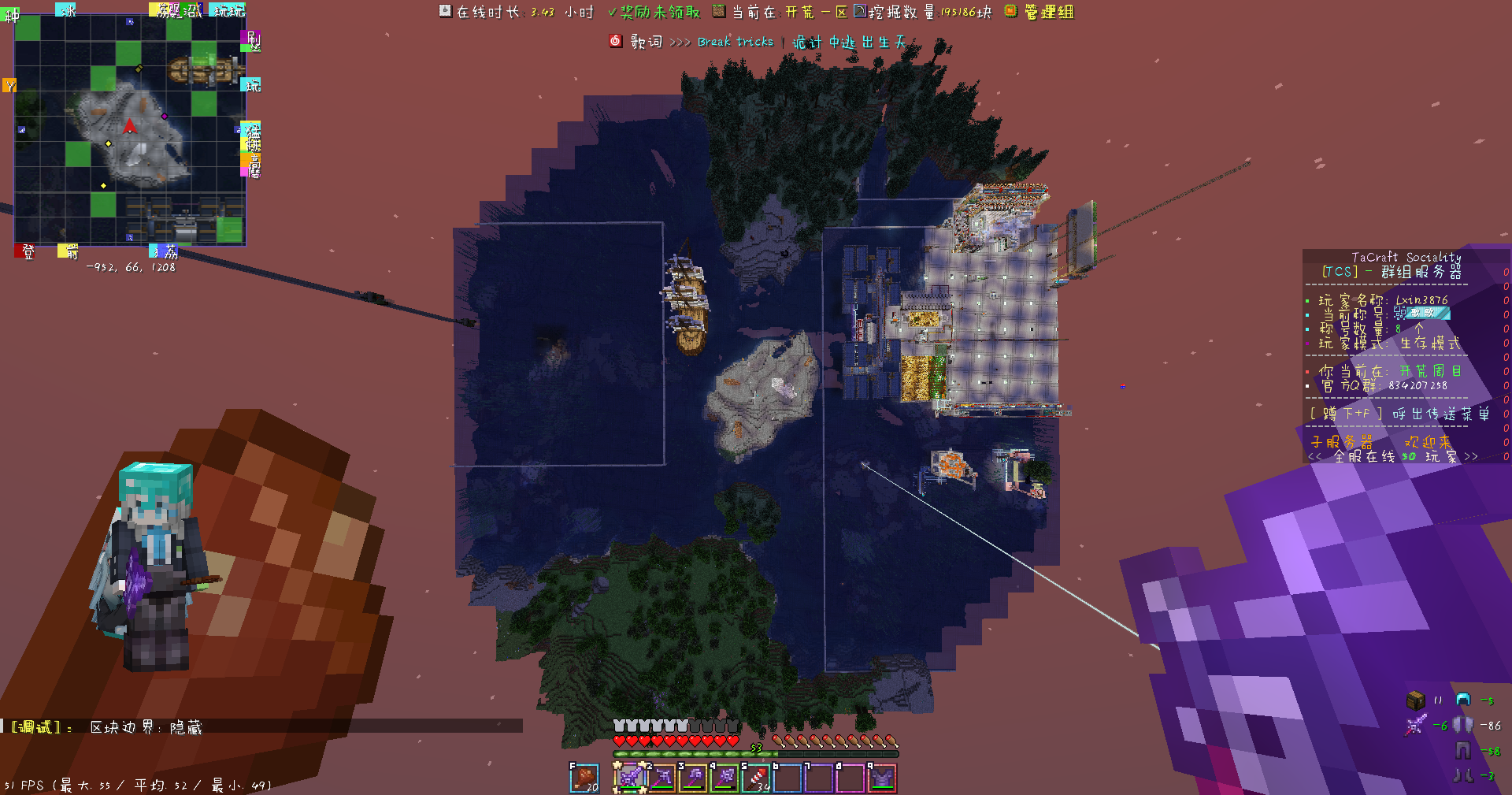Viewport: 1512px width, 795px height.
Task: Select the purple axe in hotbar slot 4
Action: coord(724,778)
